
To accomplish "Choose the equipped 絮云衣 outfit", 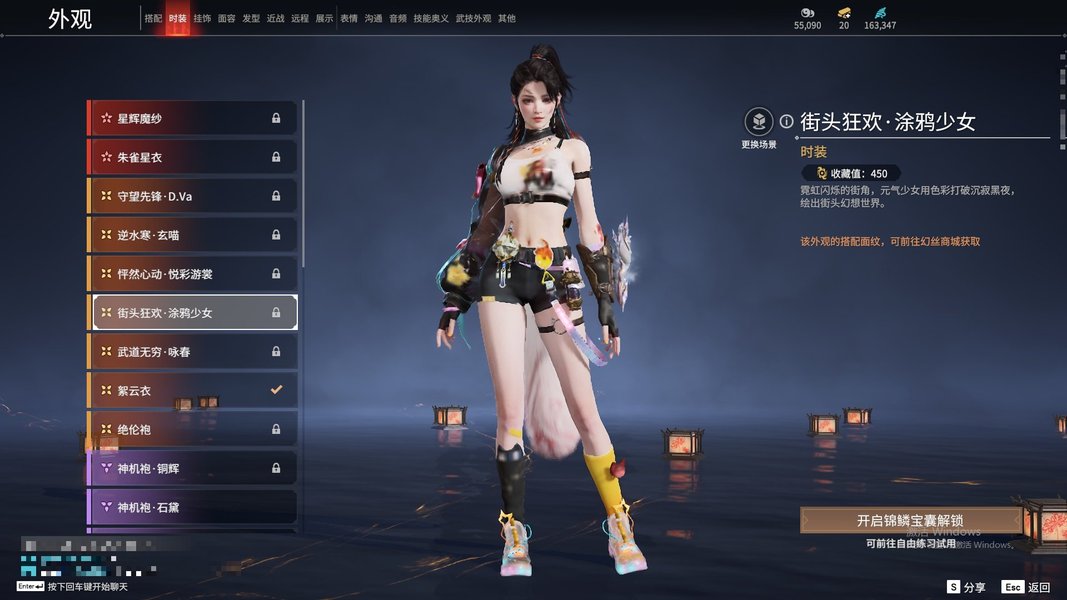I will point(193,390).
